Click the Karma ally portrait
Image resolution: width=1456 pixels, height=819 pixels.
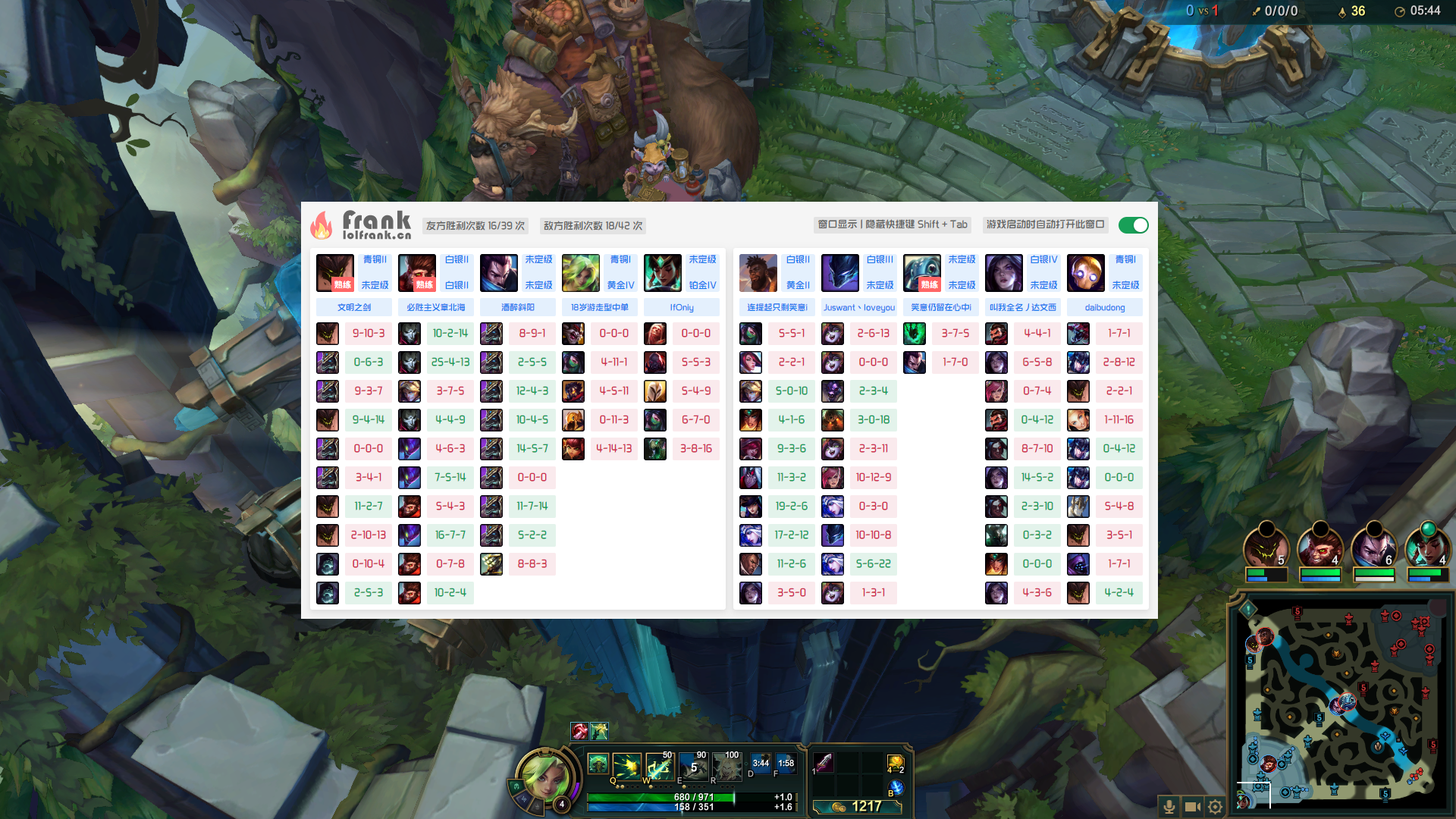coord(1427,548)
